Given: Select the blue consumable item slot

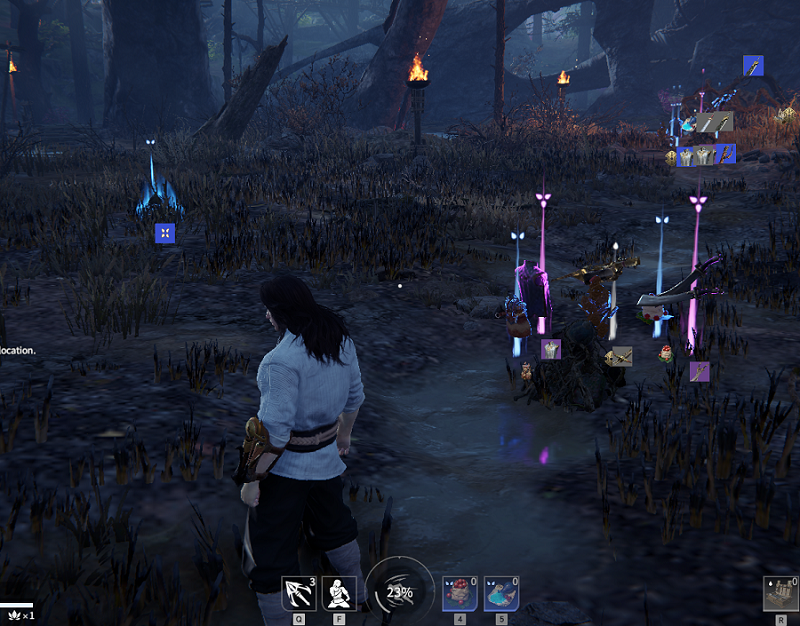Looking at the screenshot, I should click(501, 593).
